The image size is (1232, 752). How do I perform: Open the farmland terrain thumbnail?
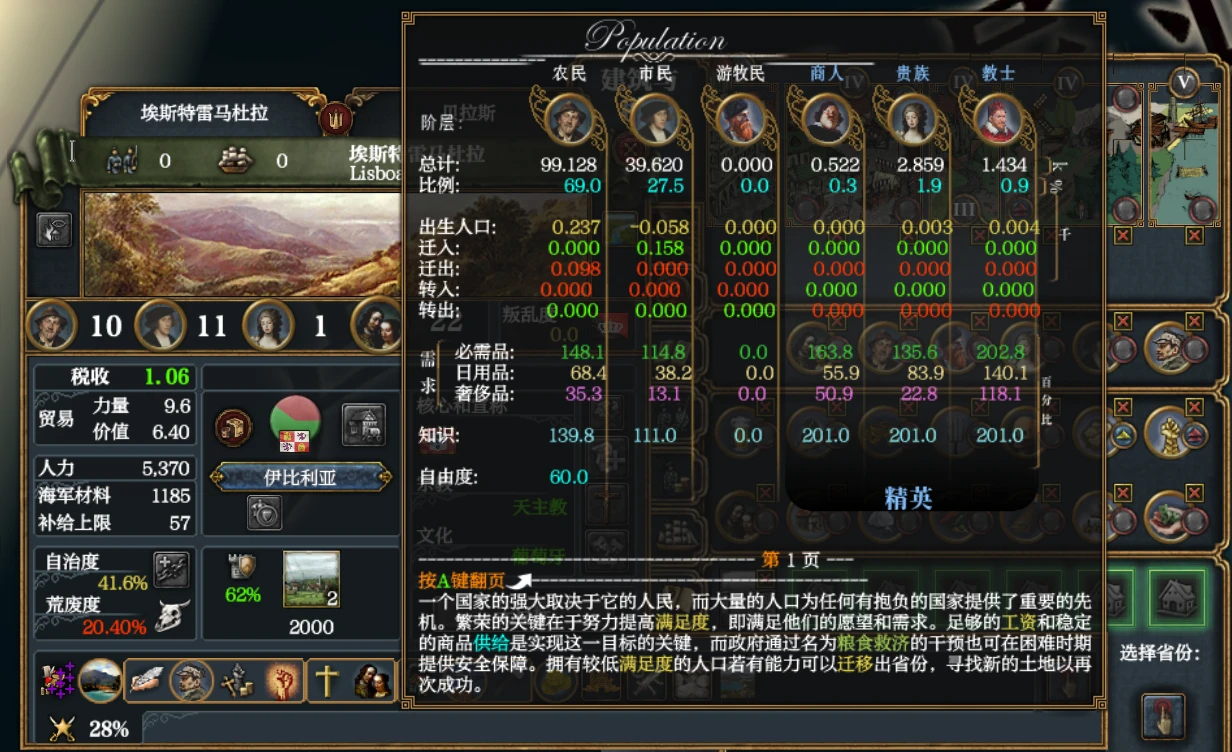click(x=311, y=579)
